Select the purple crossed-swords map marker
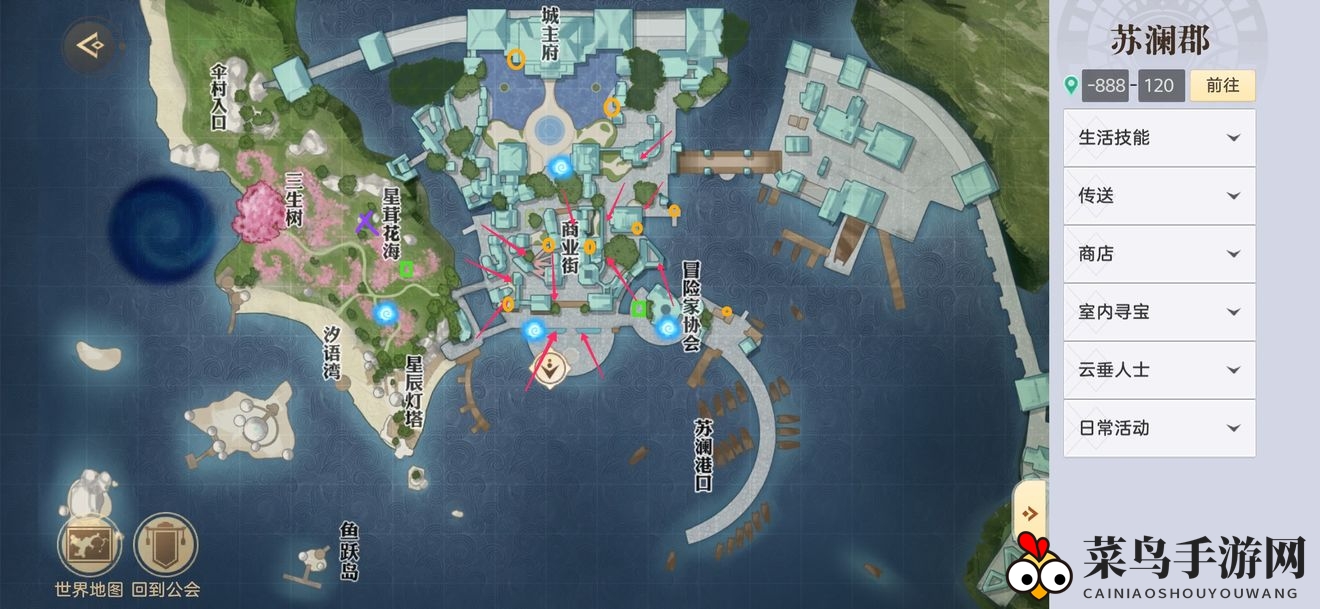The width and height of the screenshot is (1320, 609). [x=367, y=222]
